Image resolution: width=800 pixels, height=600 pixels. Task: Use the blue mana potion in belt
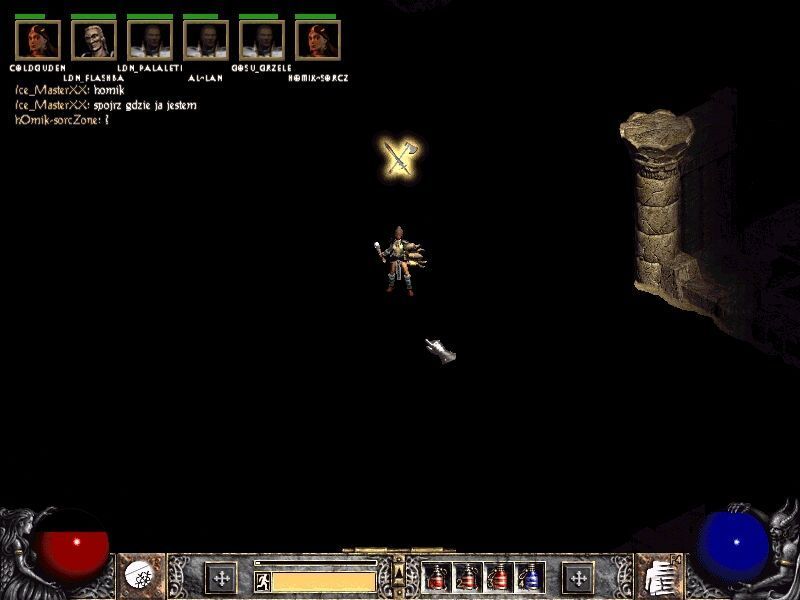(530, 577)
